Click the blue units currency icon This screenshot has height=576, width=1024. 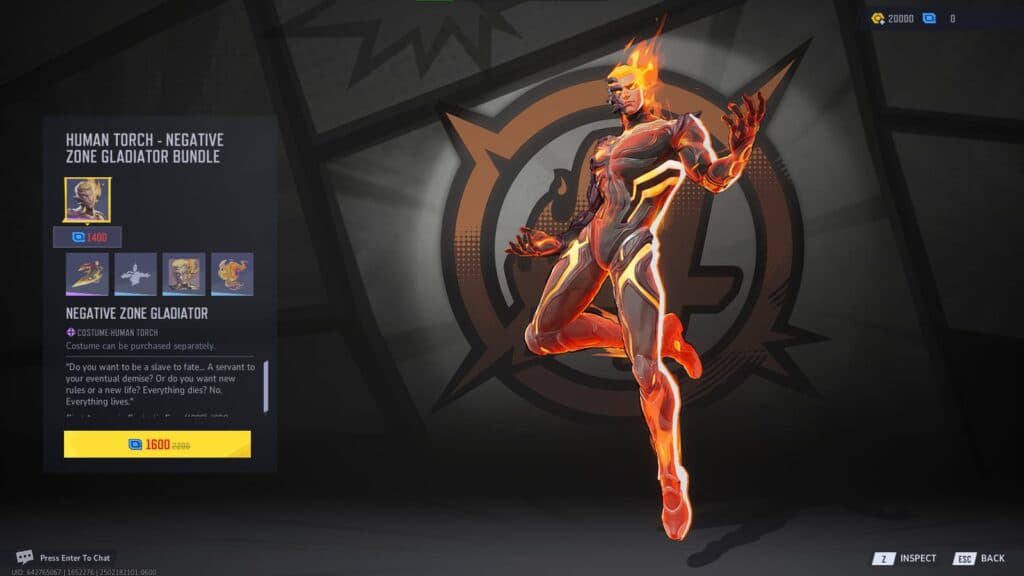point(929,18)
